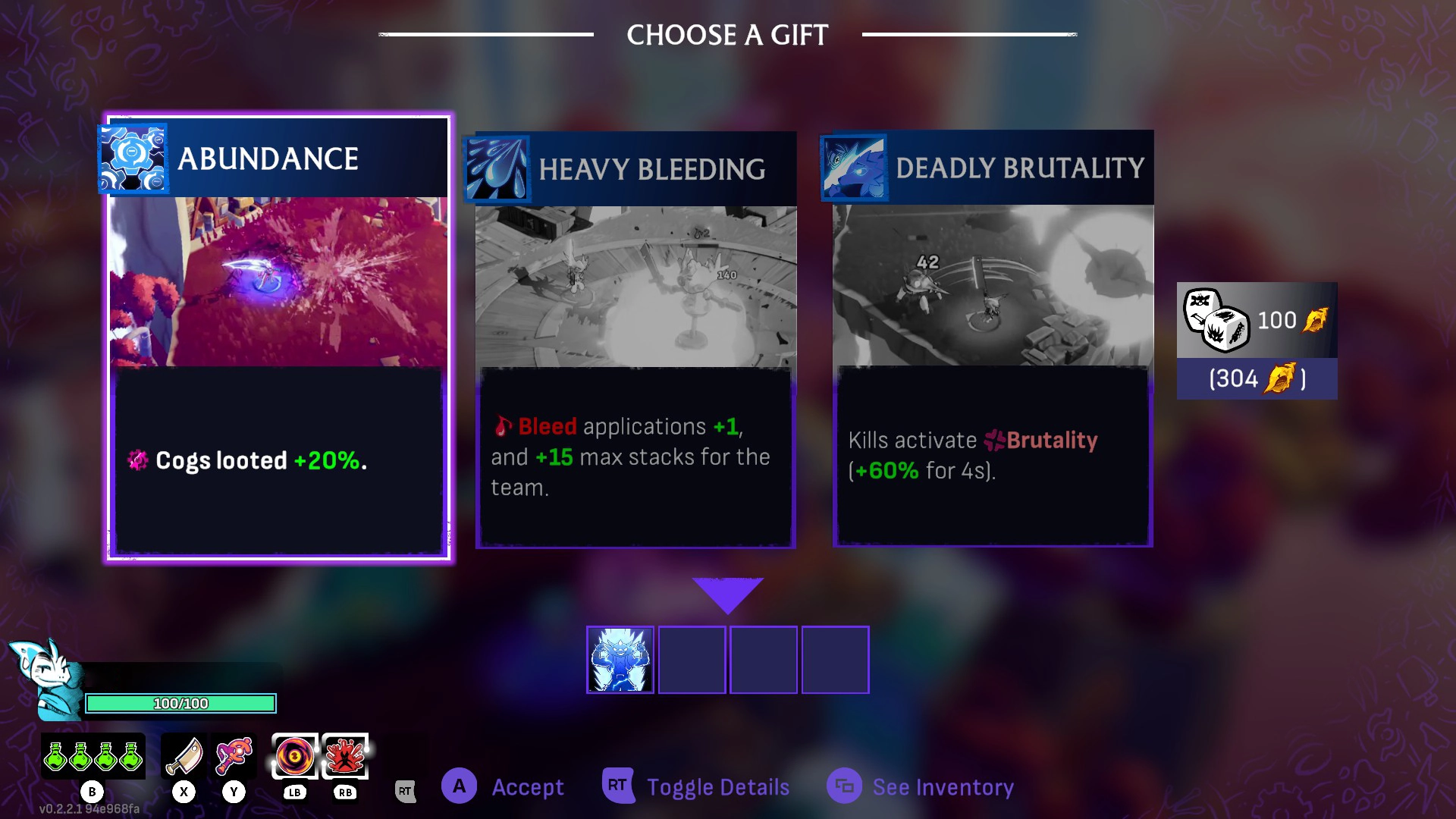
Task: Select the owned blue gift slot
Action: (620, 660)
